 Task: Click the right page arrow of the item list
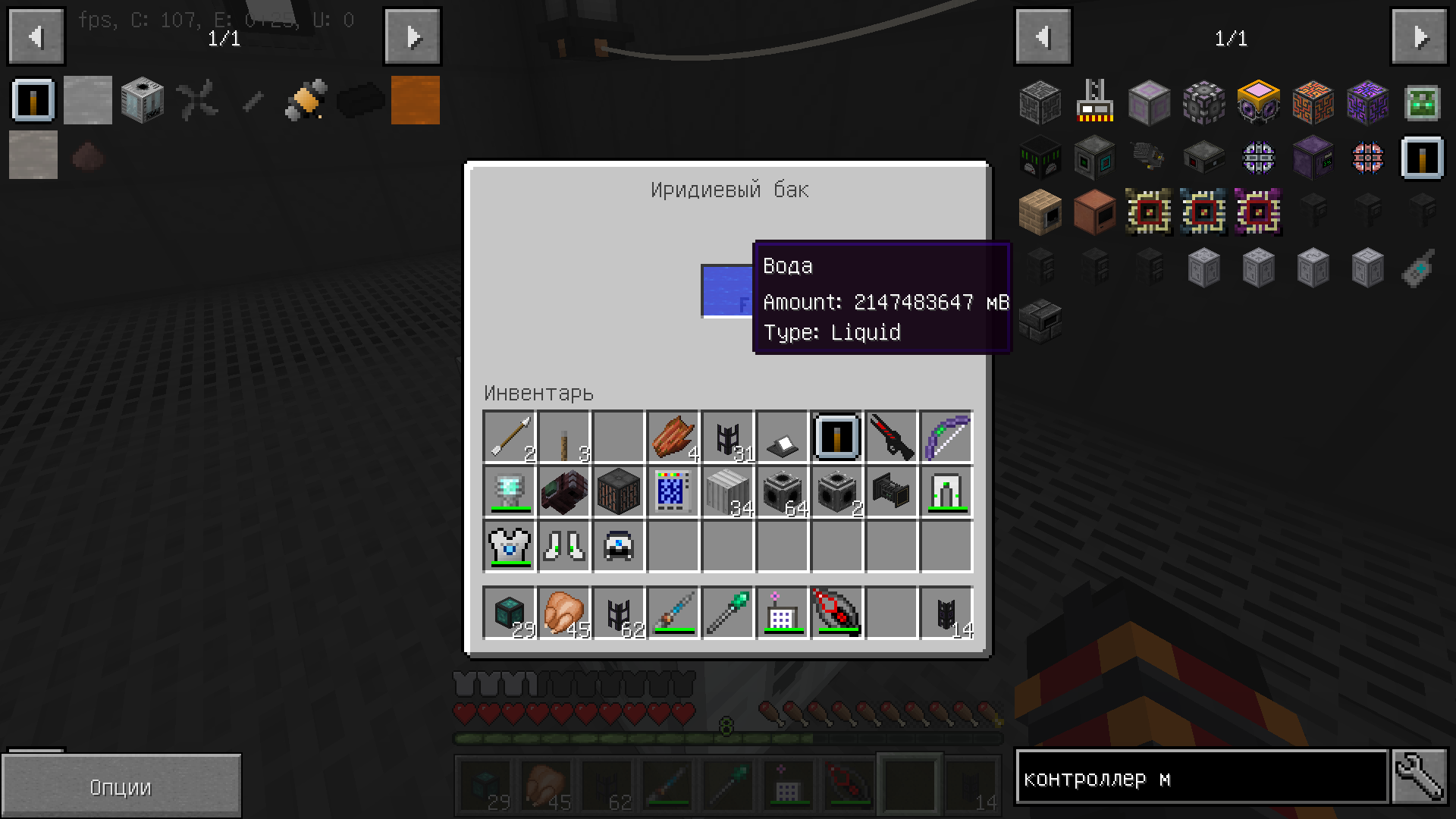[1422, 36]
